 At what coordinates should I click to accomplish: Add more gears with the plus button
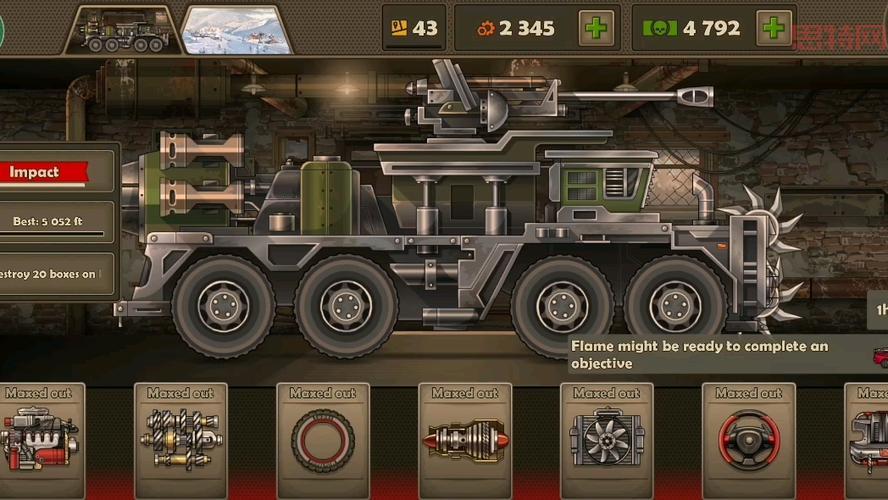[597, 28]
